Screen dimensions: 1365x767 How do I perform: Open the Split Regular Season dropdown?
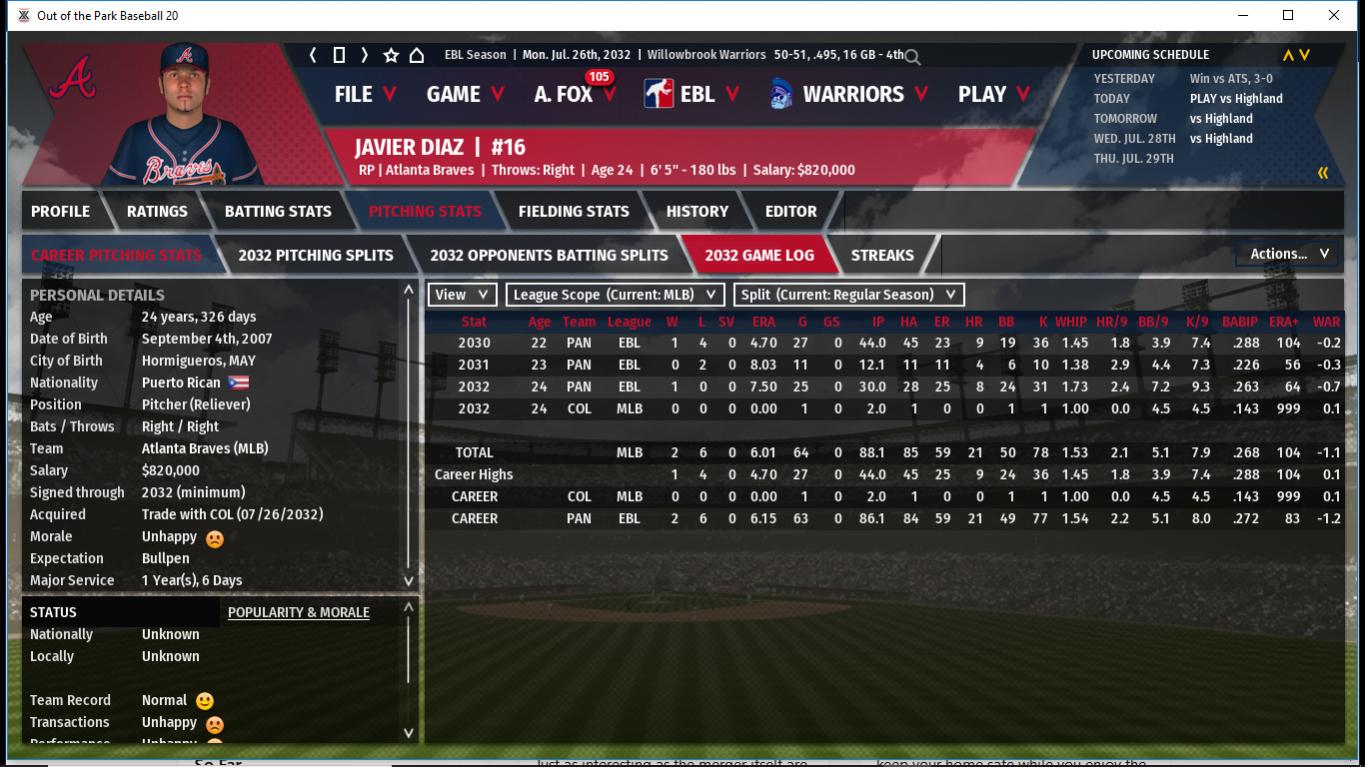[849, 295]
